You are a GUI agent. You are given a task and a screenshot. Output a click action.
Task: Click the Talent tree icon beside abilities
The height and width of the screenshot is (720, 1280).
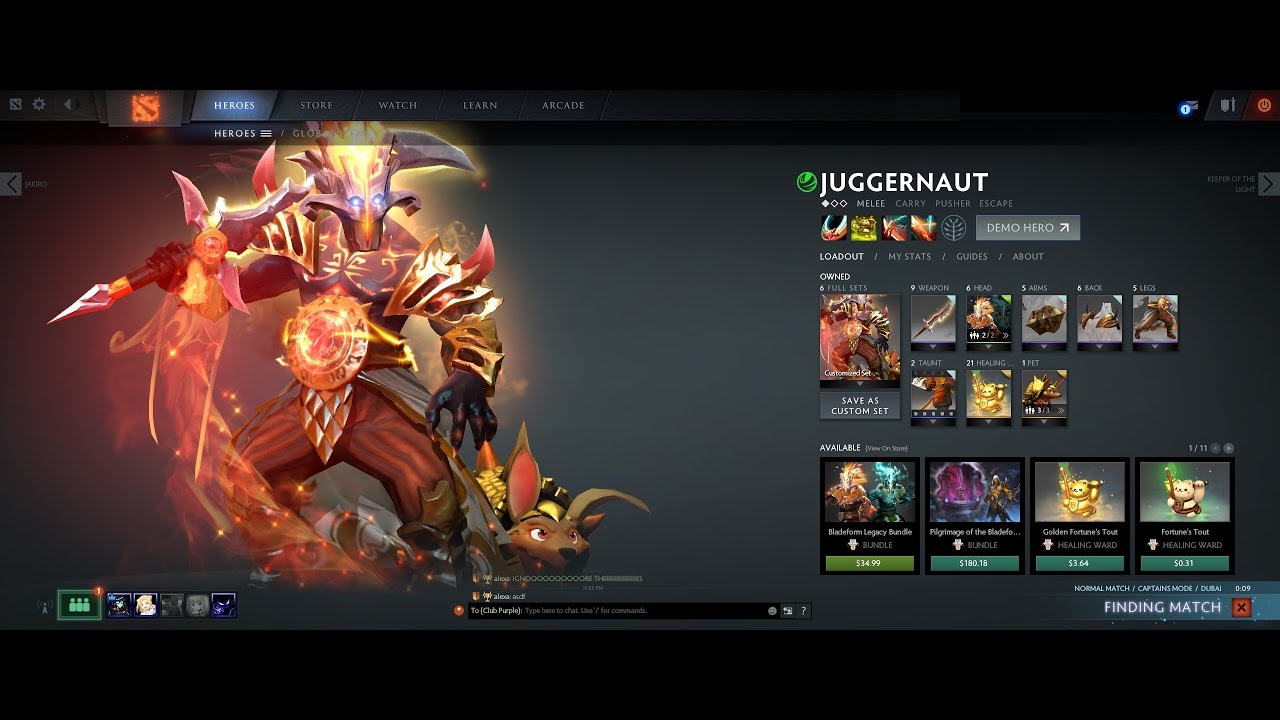952,228
